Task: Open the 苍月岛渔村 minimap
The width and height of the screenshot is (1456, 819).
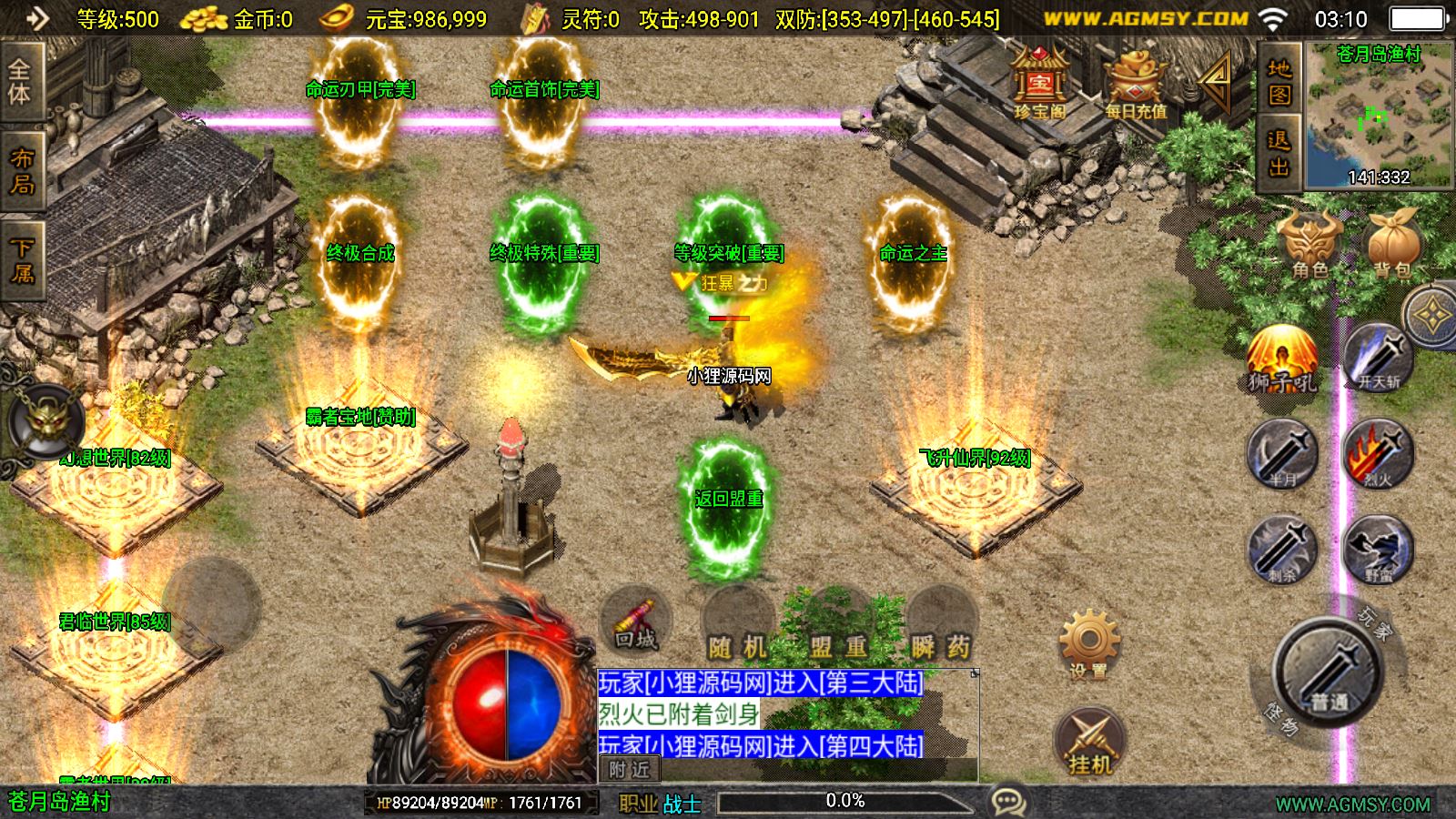Action: tap(1379, 116)
